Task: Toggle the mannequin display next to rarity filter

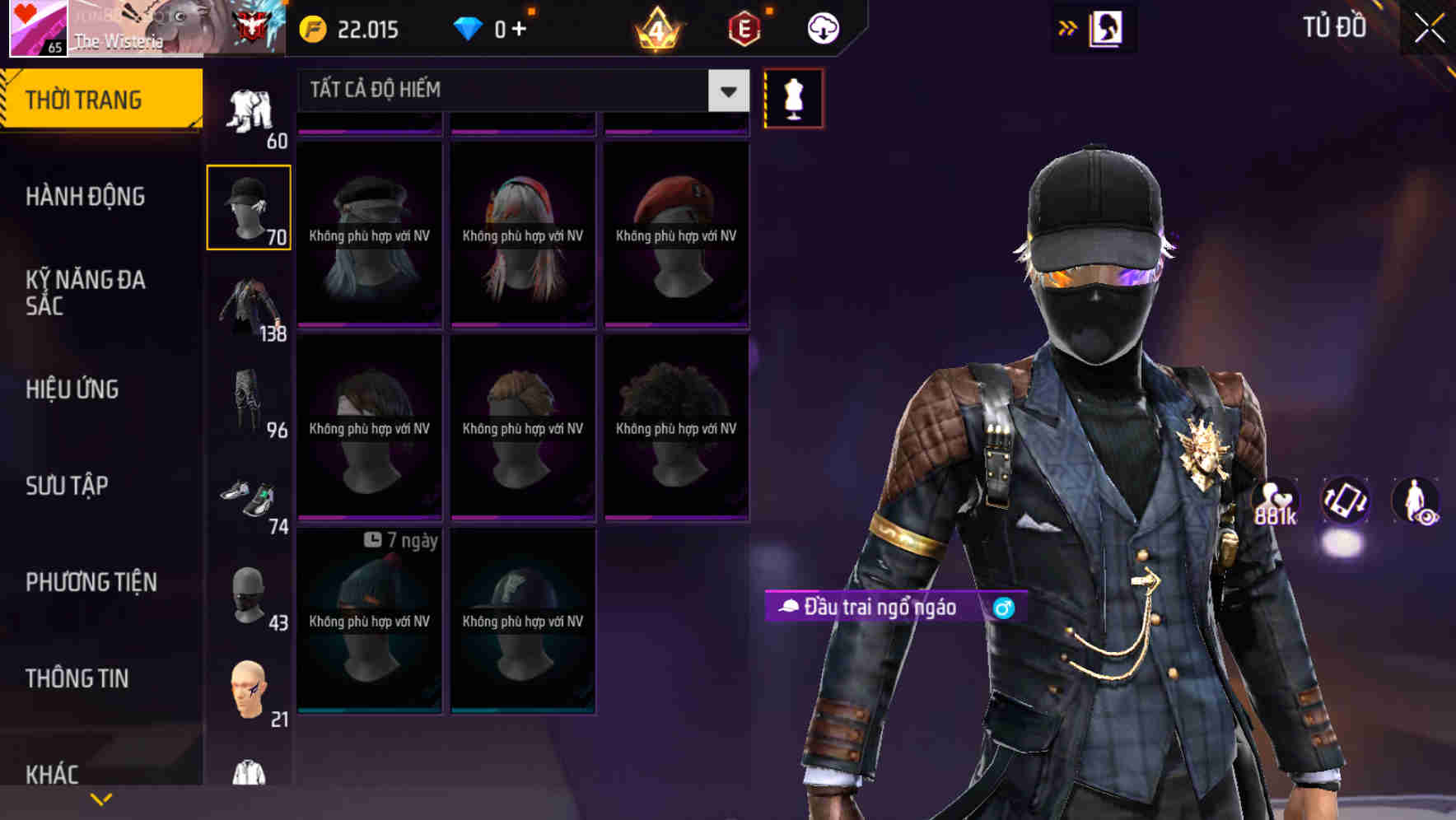Action: click(x=793, y=98)
